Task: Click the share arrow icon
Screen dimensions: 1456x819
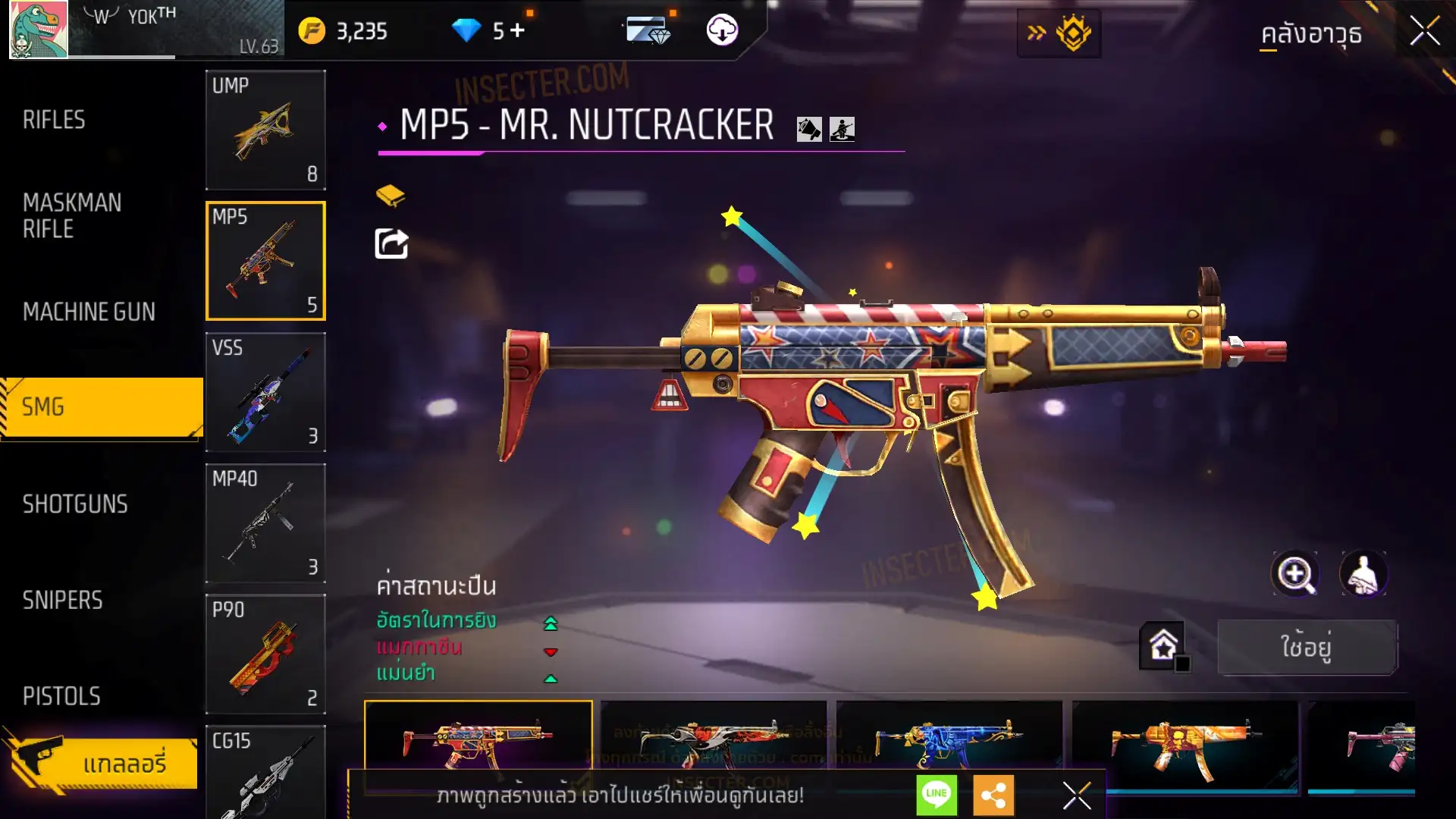Action: 391,243
